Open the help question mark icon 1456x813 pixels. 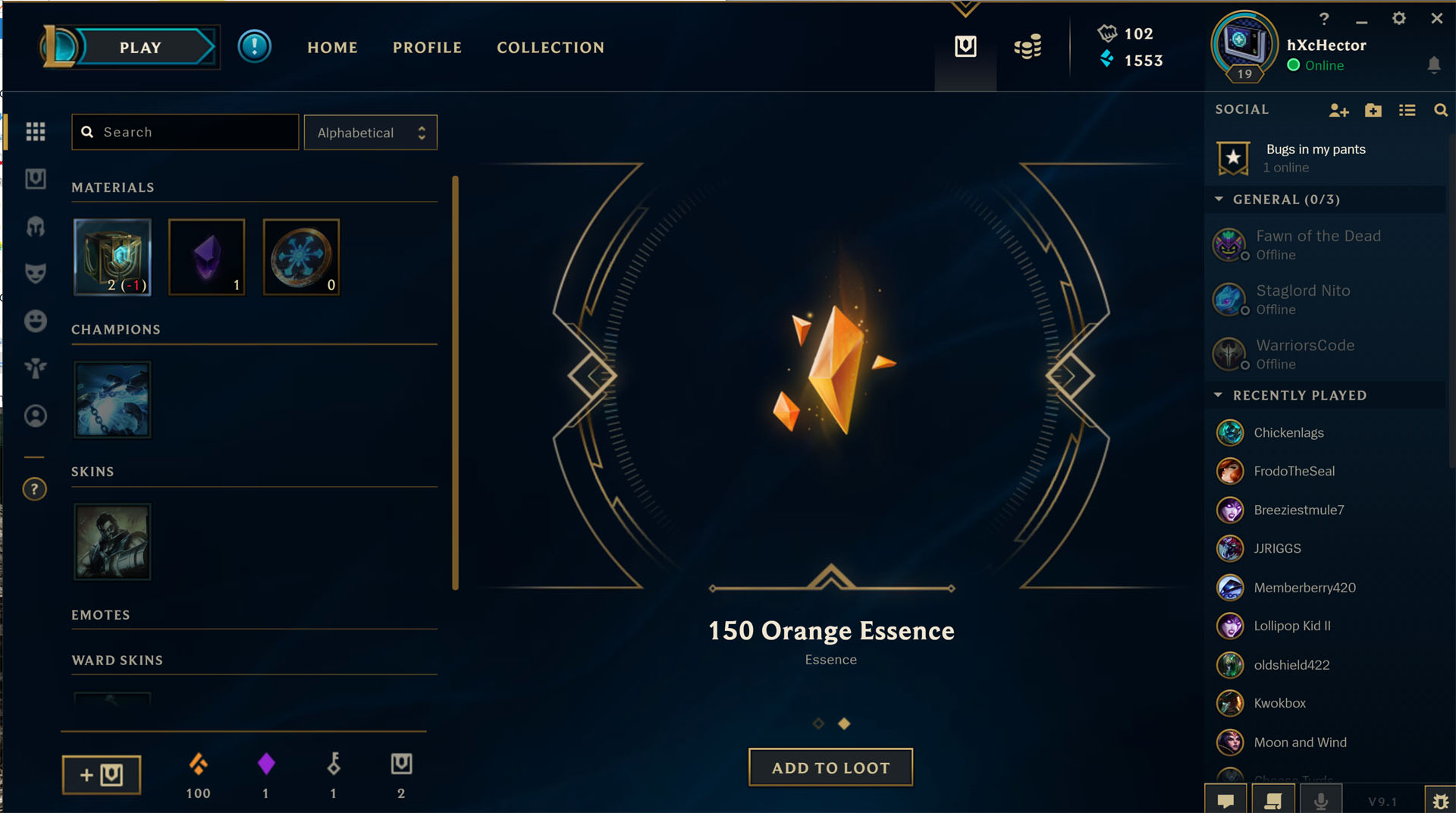tap(36, 489)
